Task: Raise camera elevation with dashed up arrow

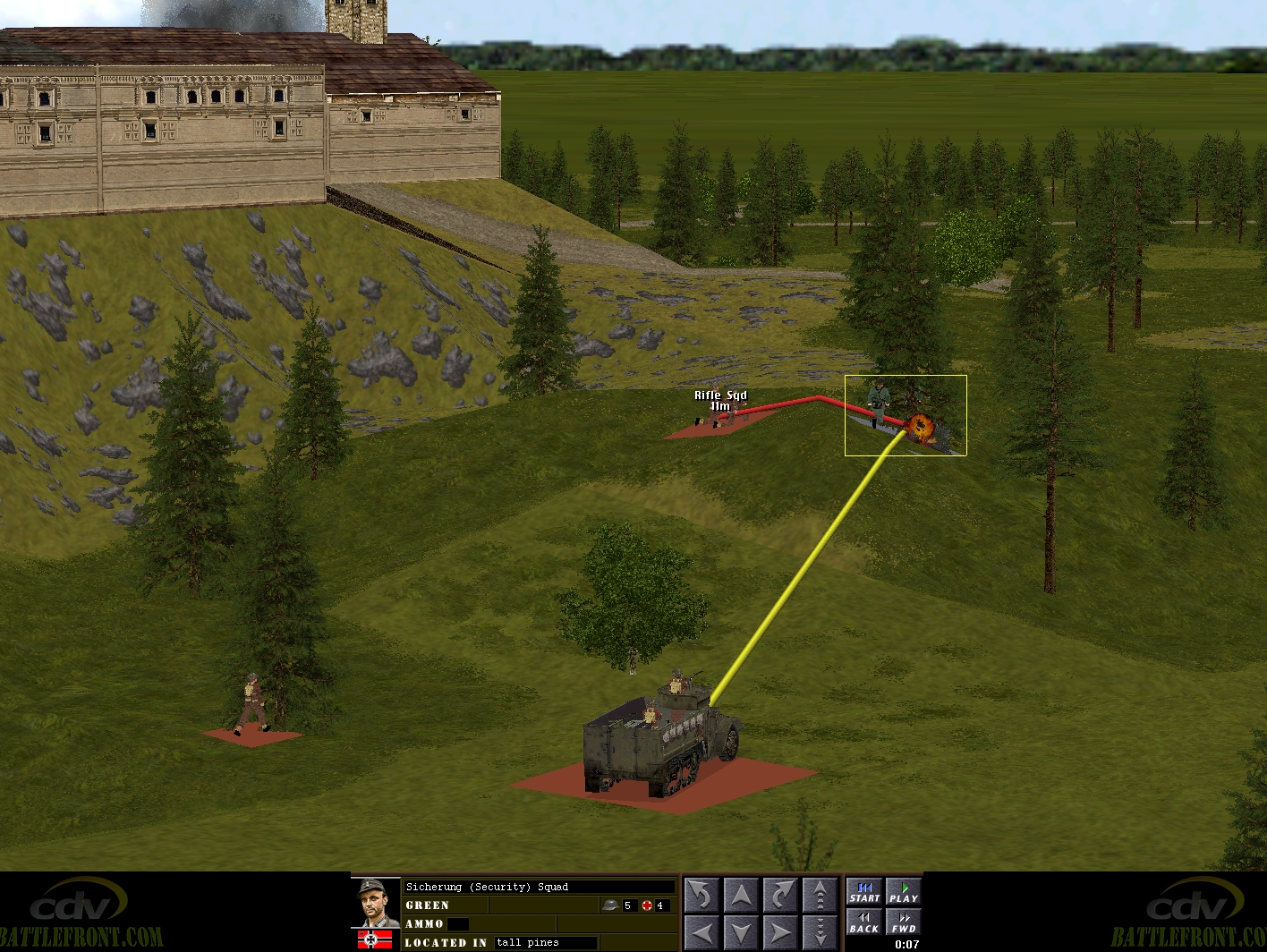Action: [820, 894]
